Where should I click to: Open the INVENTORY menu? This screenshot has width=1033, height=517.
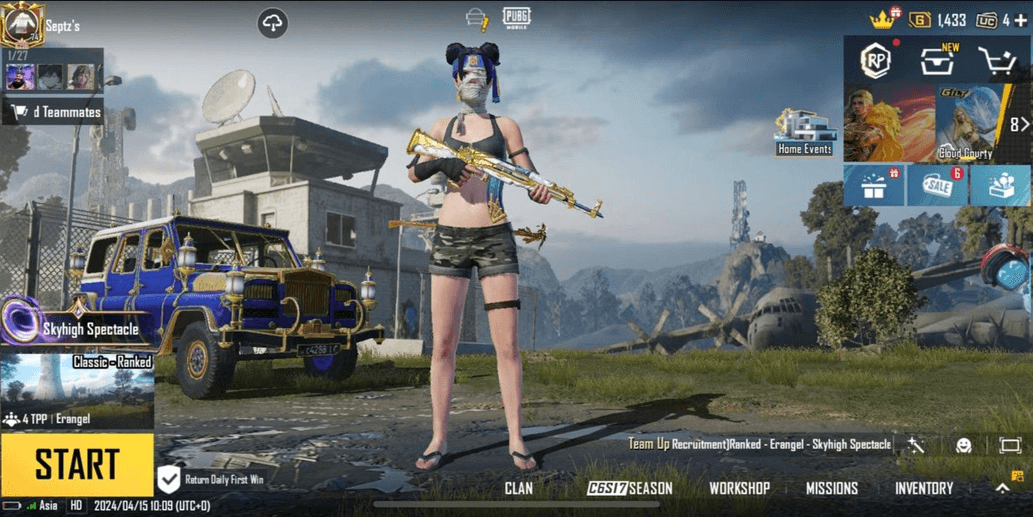(924, 488)
